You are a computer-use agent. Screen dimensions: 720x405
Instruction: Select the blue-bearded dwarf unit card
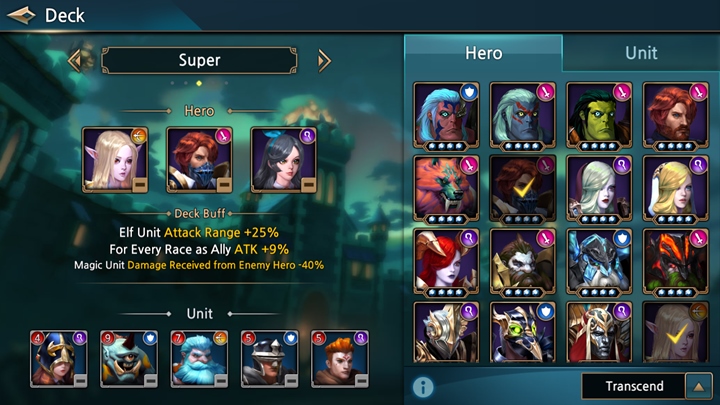199,358
